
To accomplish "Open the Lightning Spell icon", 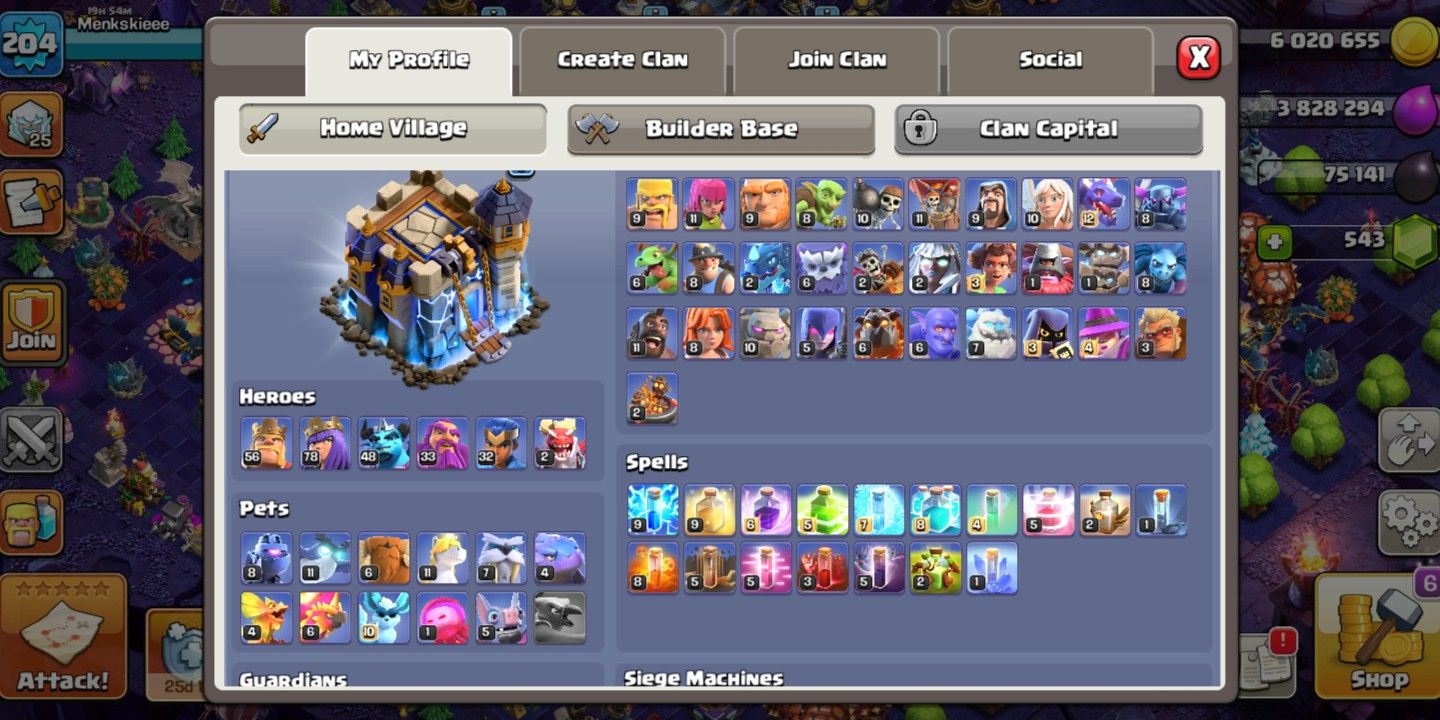I will [x=650, y=510].
